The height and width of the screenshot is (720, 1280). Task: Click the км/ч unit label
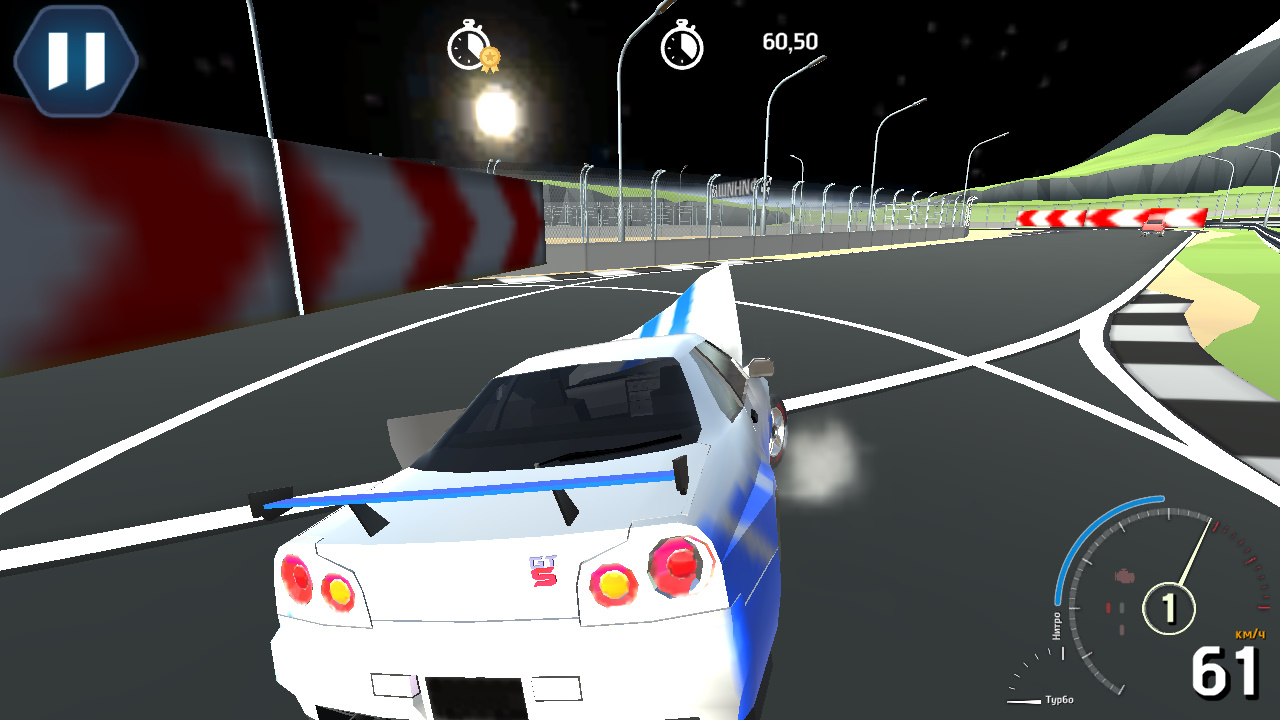click(x=1249, y=634)
